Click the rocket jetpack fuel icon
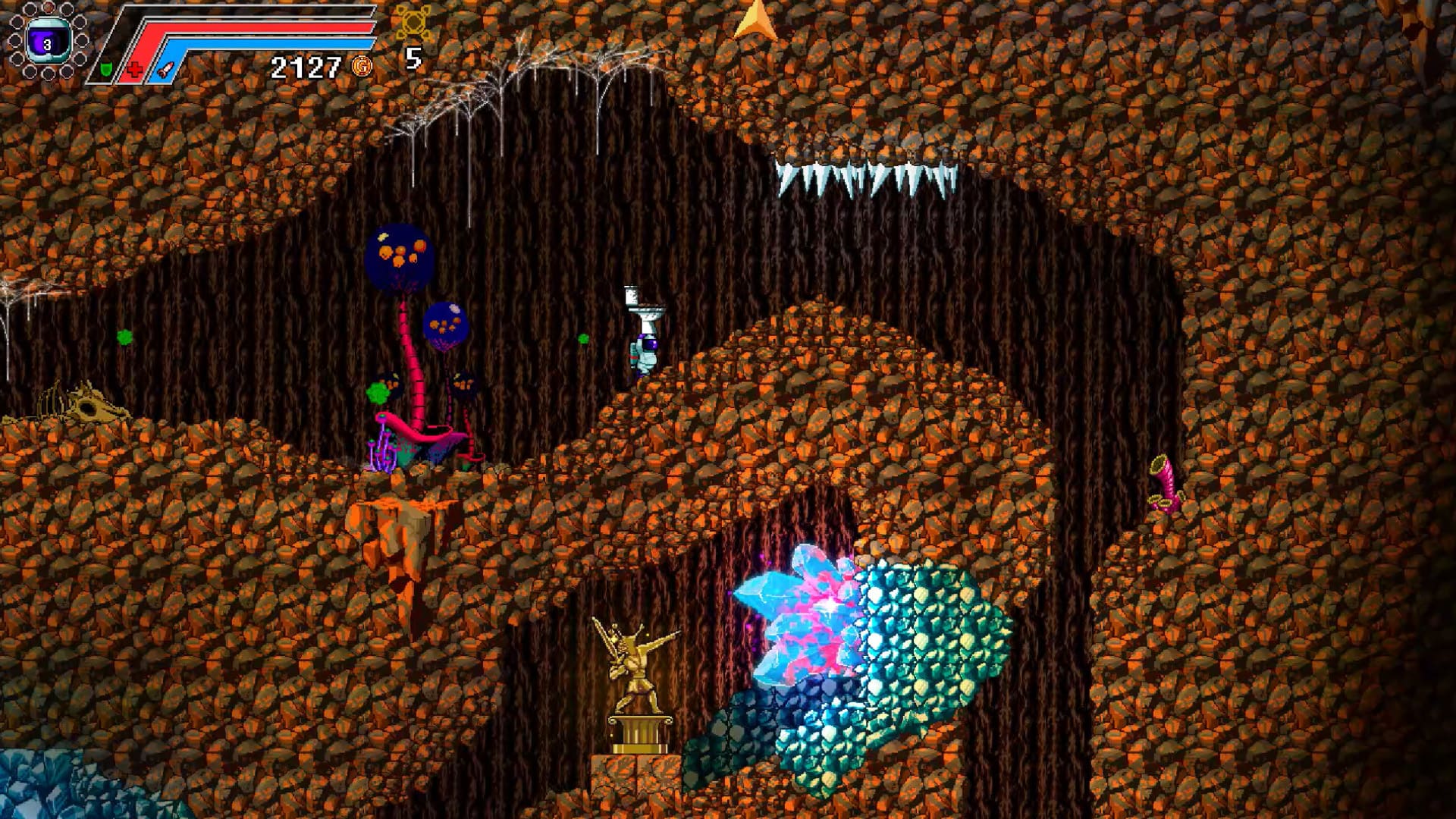Image resolution: width=1456 pixels, height=819 pixels. (165, 71)
